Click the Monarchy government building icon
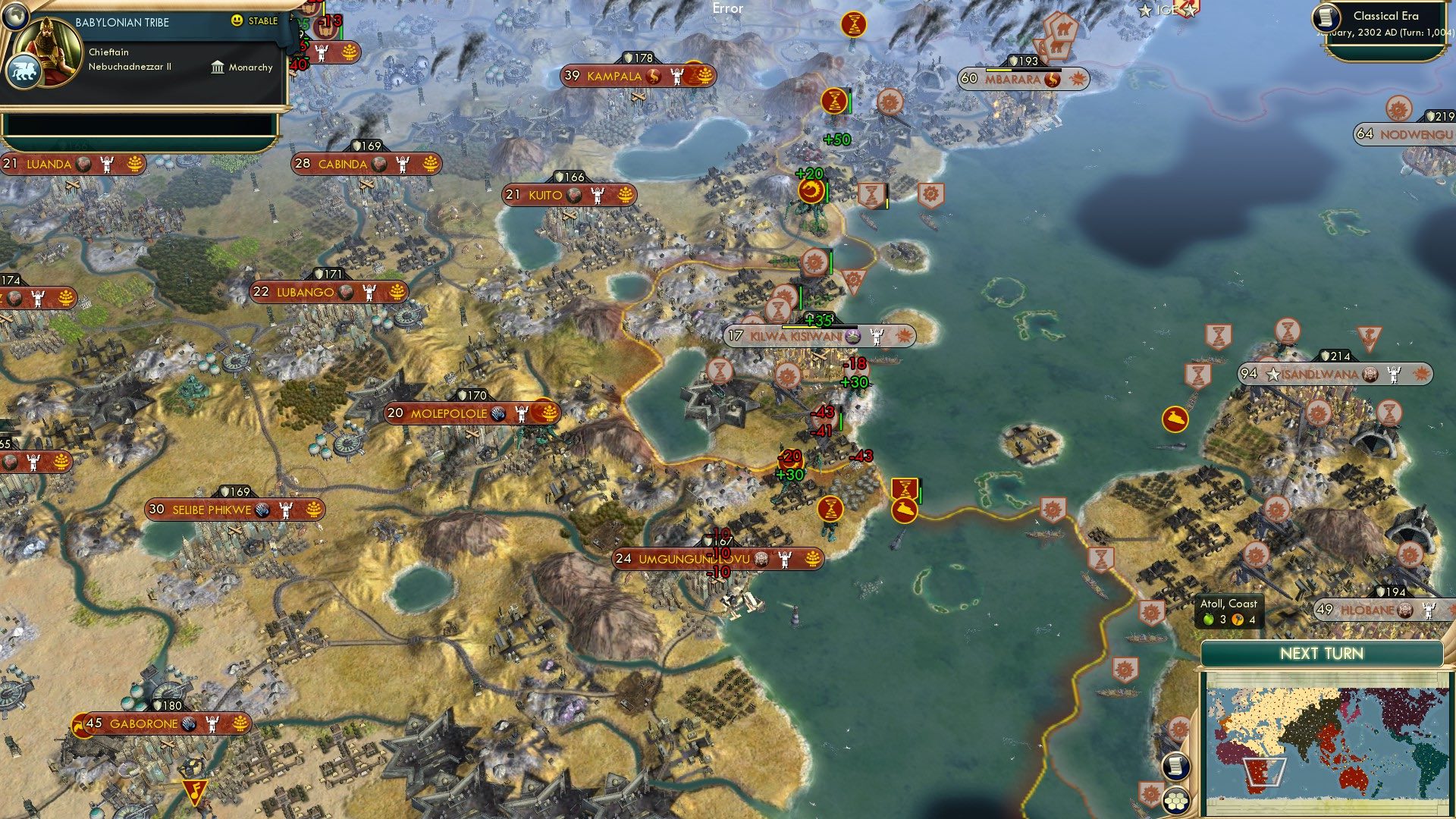Viewport: 1456px width, 819px height. 218,67
